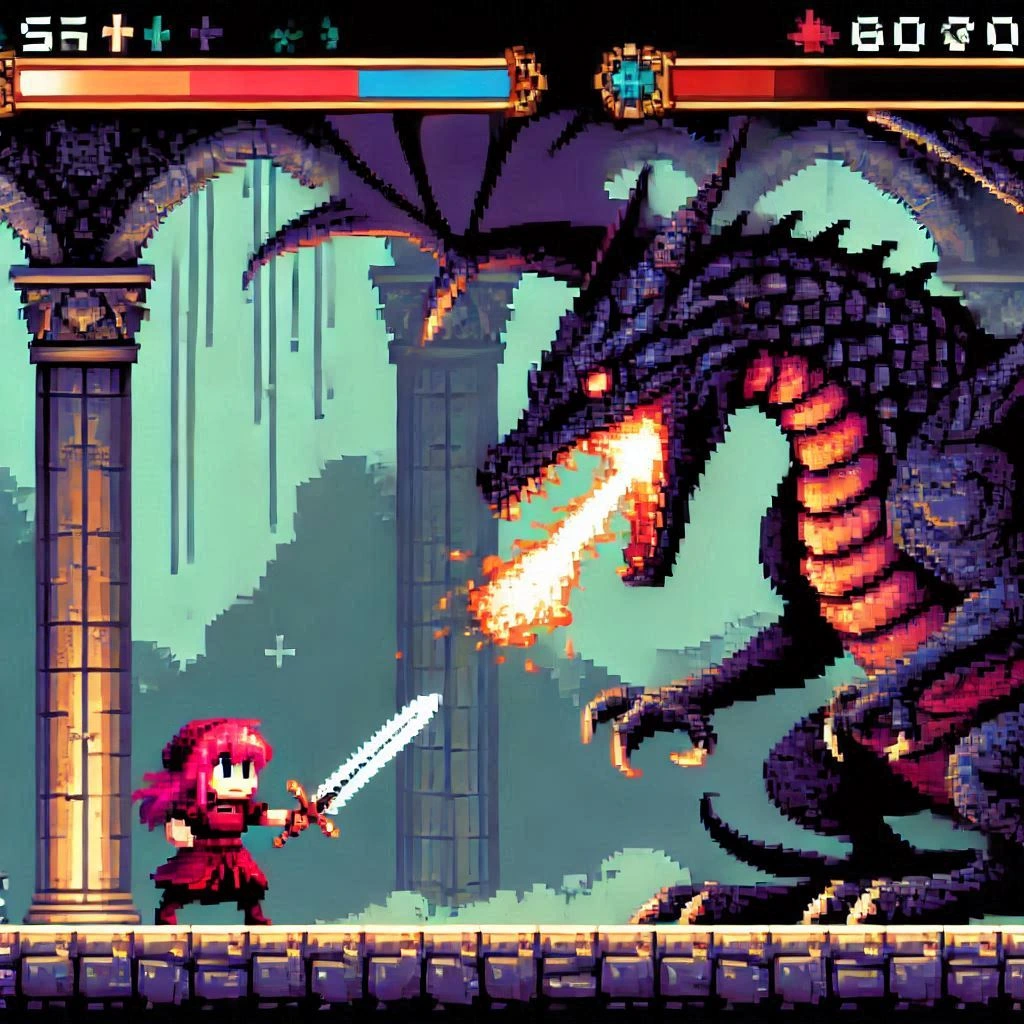Click the blue gem emblem between the bars
Image resolution: width=1024 pixels, height=1024 pixels.
[x=632, y=80]
